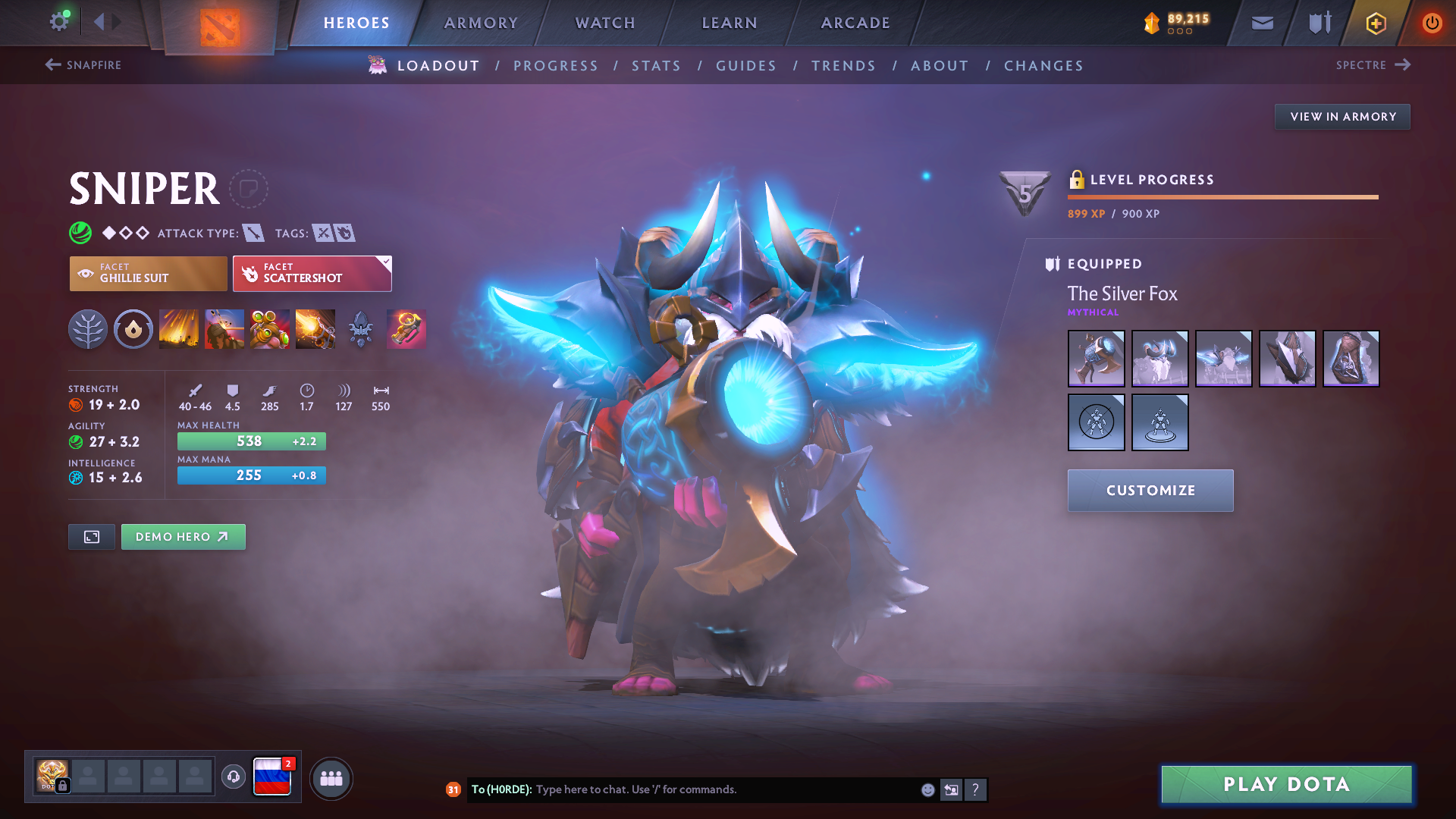1456x819 pixels.
Task: Go to next hero Spectre
Action: [1373, 65]
